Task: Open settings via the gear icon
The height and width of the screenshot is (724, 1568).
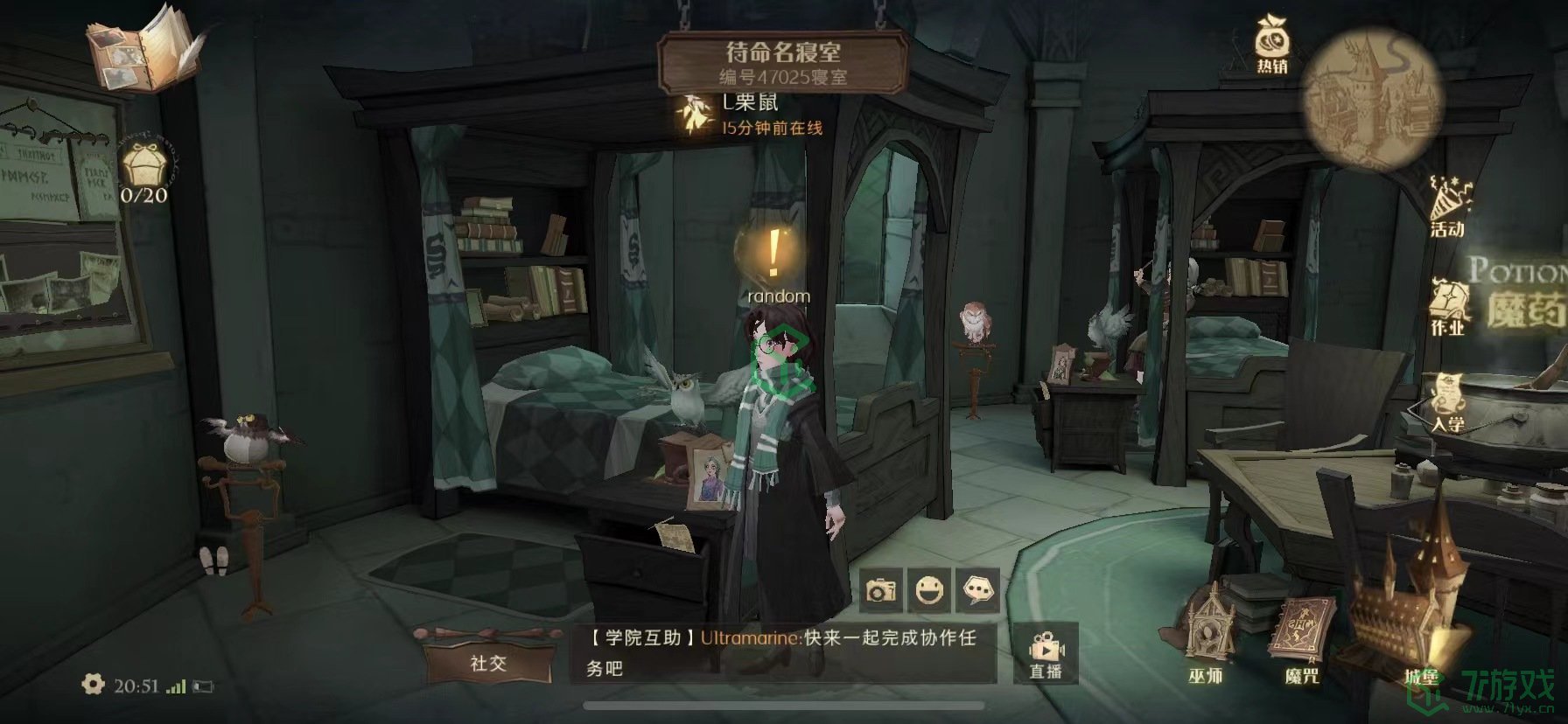Action: [x=93, y=685]
